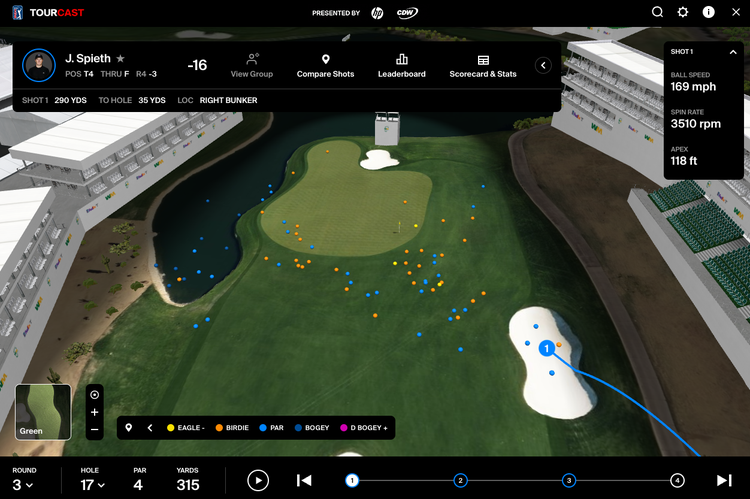Jump to shot 3 on the timeline
Image resolution: width=750 pixels, height=499 pixels.
pyautogui.click(x=568, y=481)
